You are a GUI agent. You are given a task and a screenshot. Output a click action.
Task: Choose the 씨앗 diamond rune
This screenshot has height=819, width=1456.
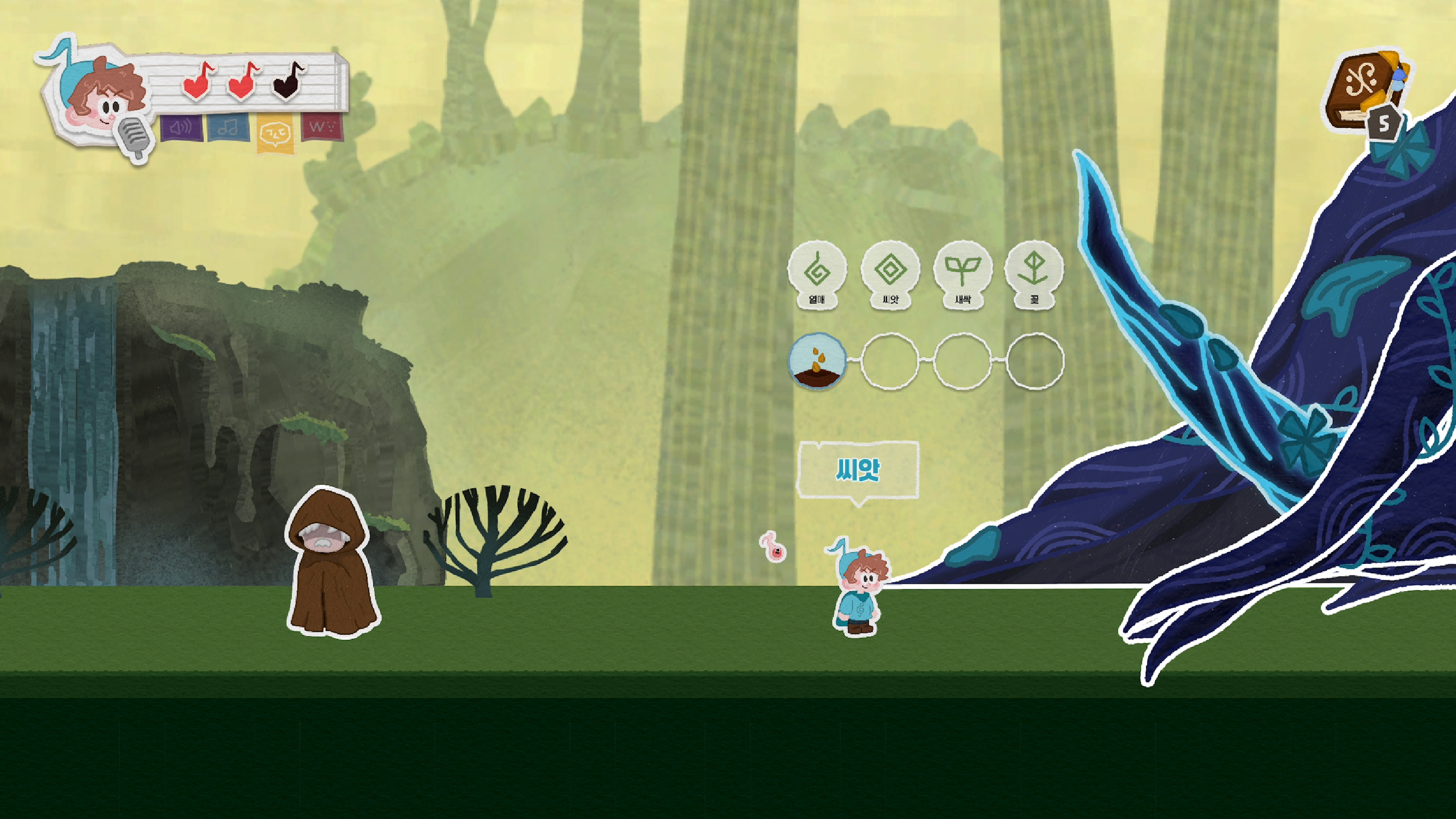point(890,271)
